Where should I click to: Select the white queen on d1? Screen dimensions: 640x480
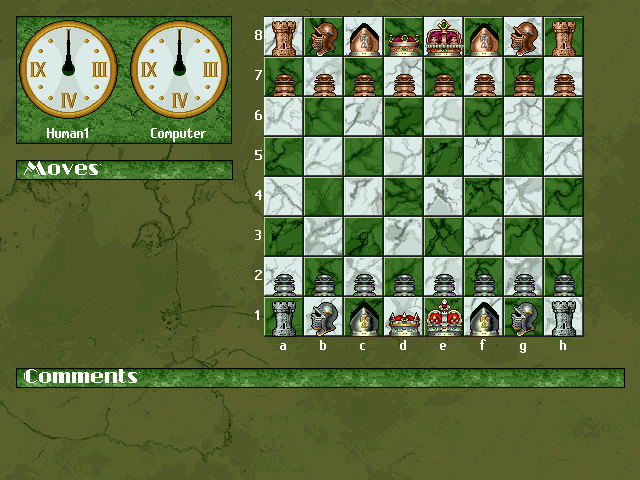click(403, 317)
